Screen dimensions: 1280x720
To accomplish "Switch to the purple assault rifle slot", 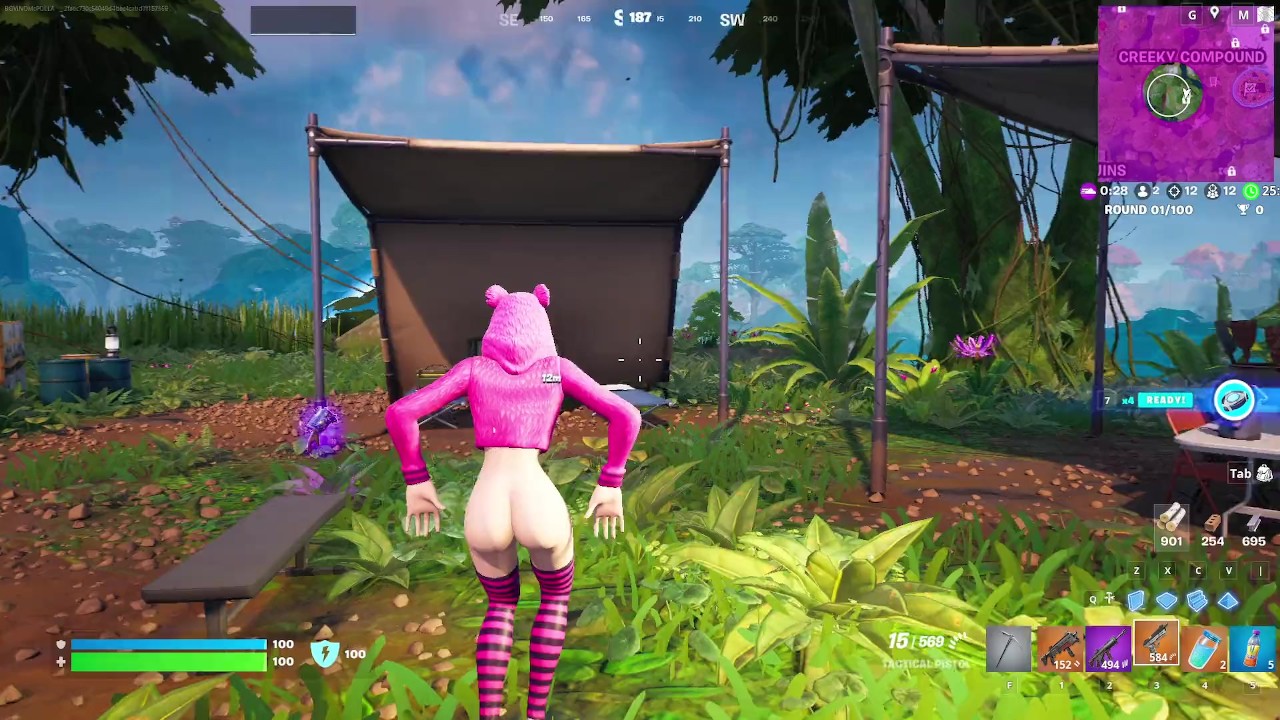I will pyautogui.click(x=1107, y=648).
